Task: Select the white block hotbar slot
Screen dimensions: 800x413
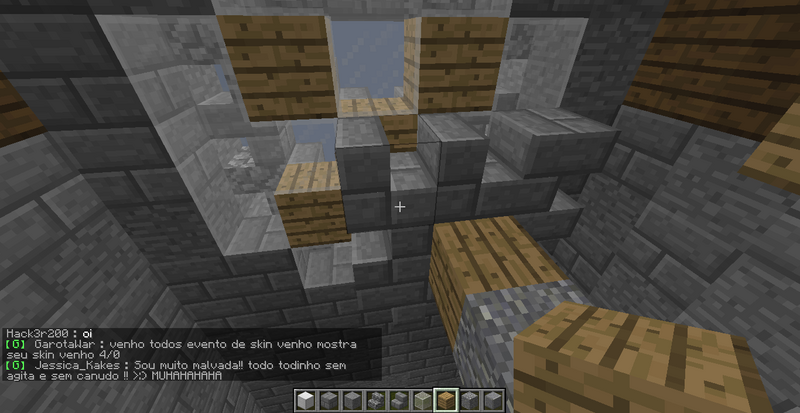Action: (305, 400)
